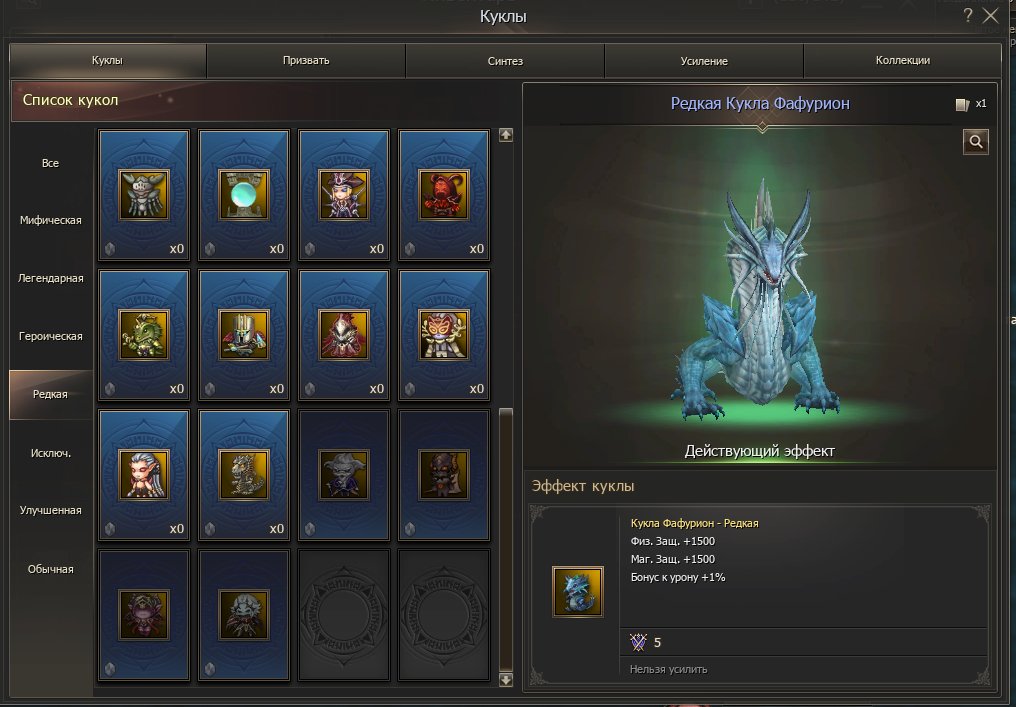Show Героическая rarity dolls
Image resolution: width=1016 pixels, height=707 pixels.
[x=51, y=336]
